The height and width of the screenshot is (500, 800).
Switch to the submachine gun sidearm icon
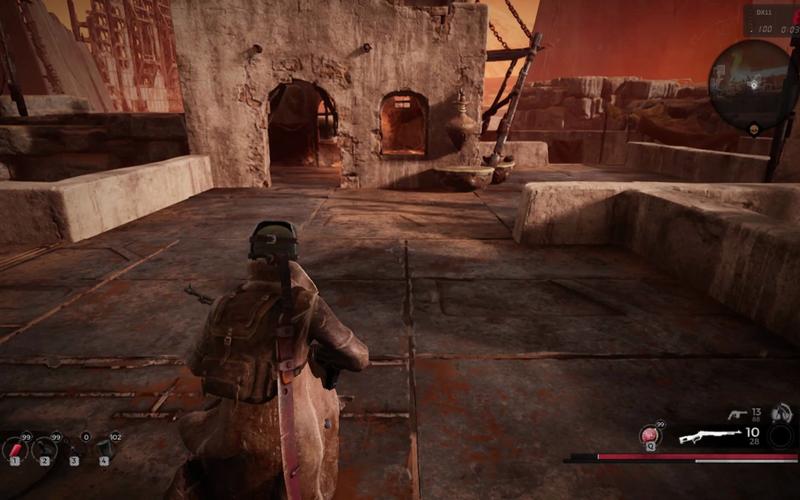(737, 413)
